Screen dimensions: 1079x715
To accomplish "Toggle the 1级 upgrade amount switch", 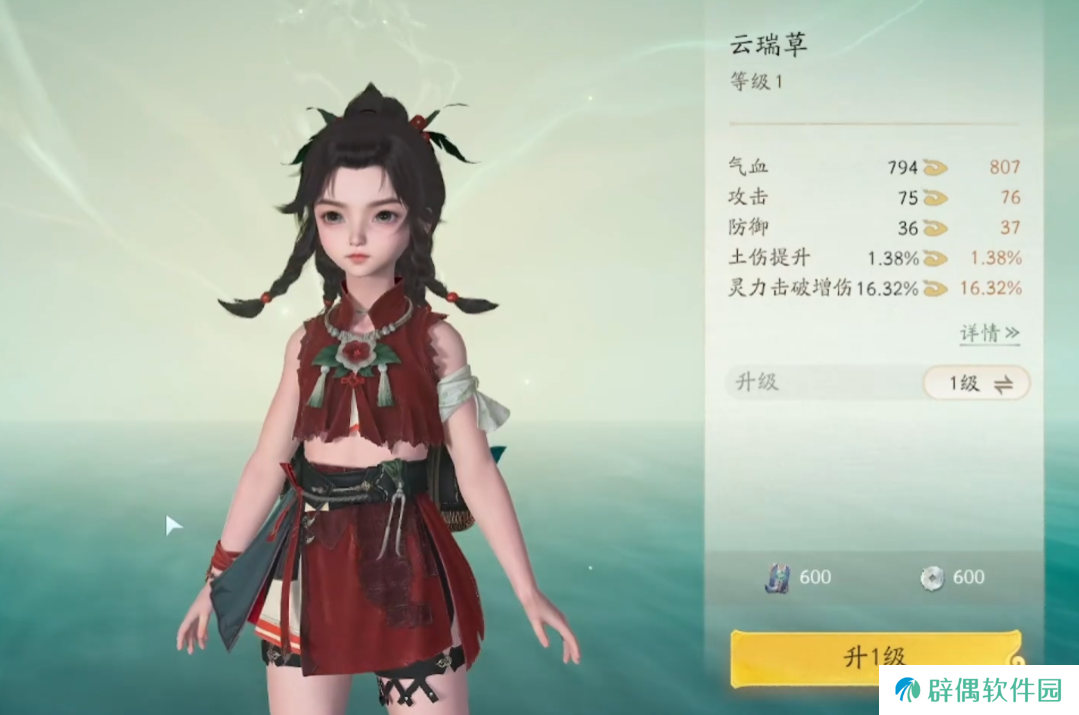I will [975, 383].
